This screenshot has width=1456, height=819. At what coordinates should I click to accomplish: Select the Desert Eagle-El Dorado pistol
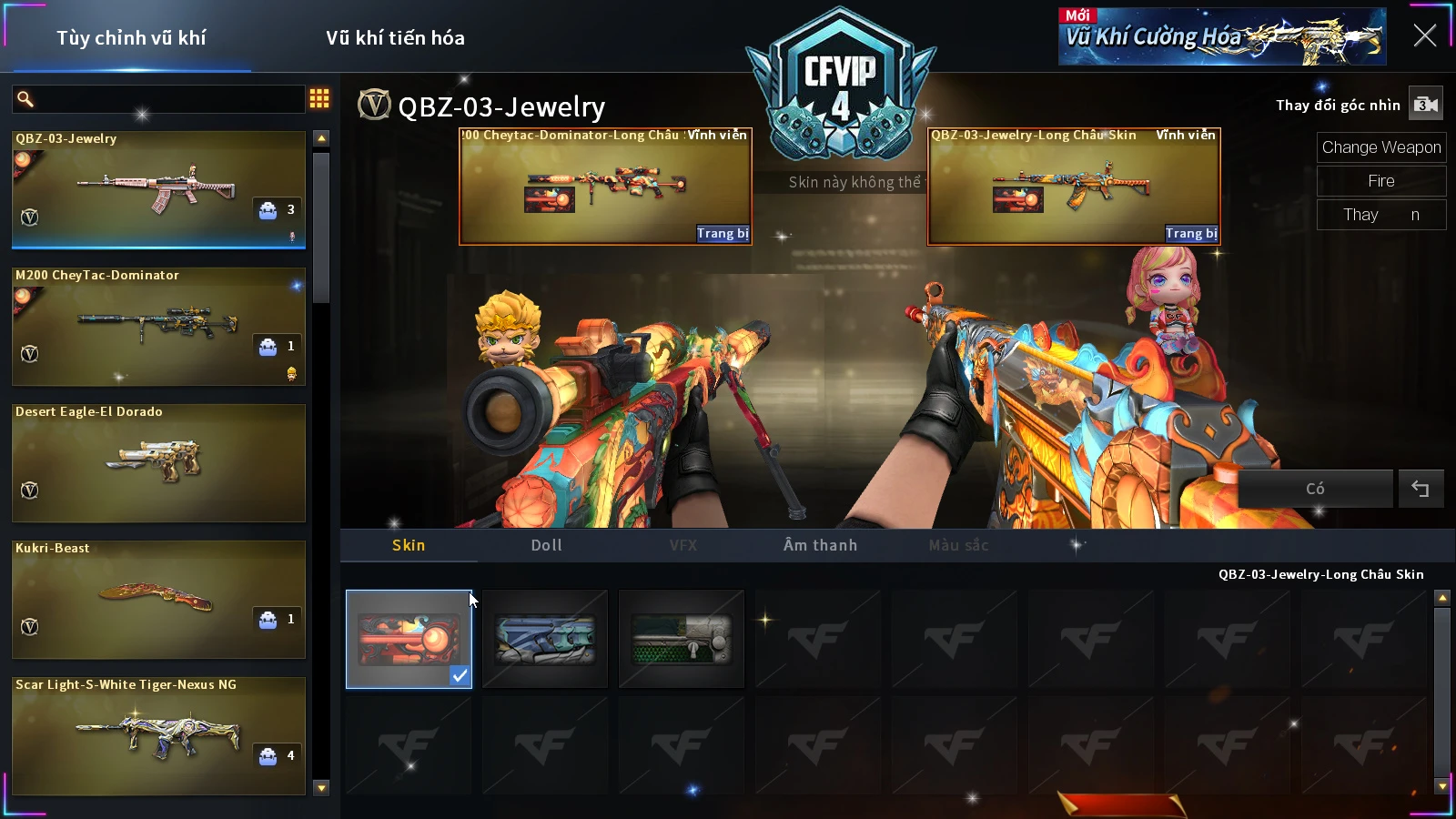[x=158, y=462]
